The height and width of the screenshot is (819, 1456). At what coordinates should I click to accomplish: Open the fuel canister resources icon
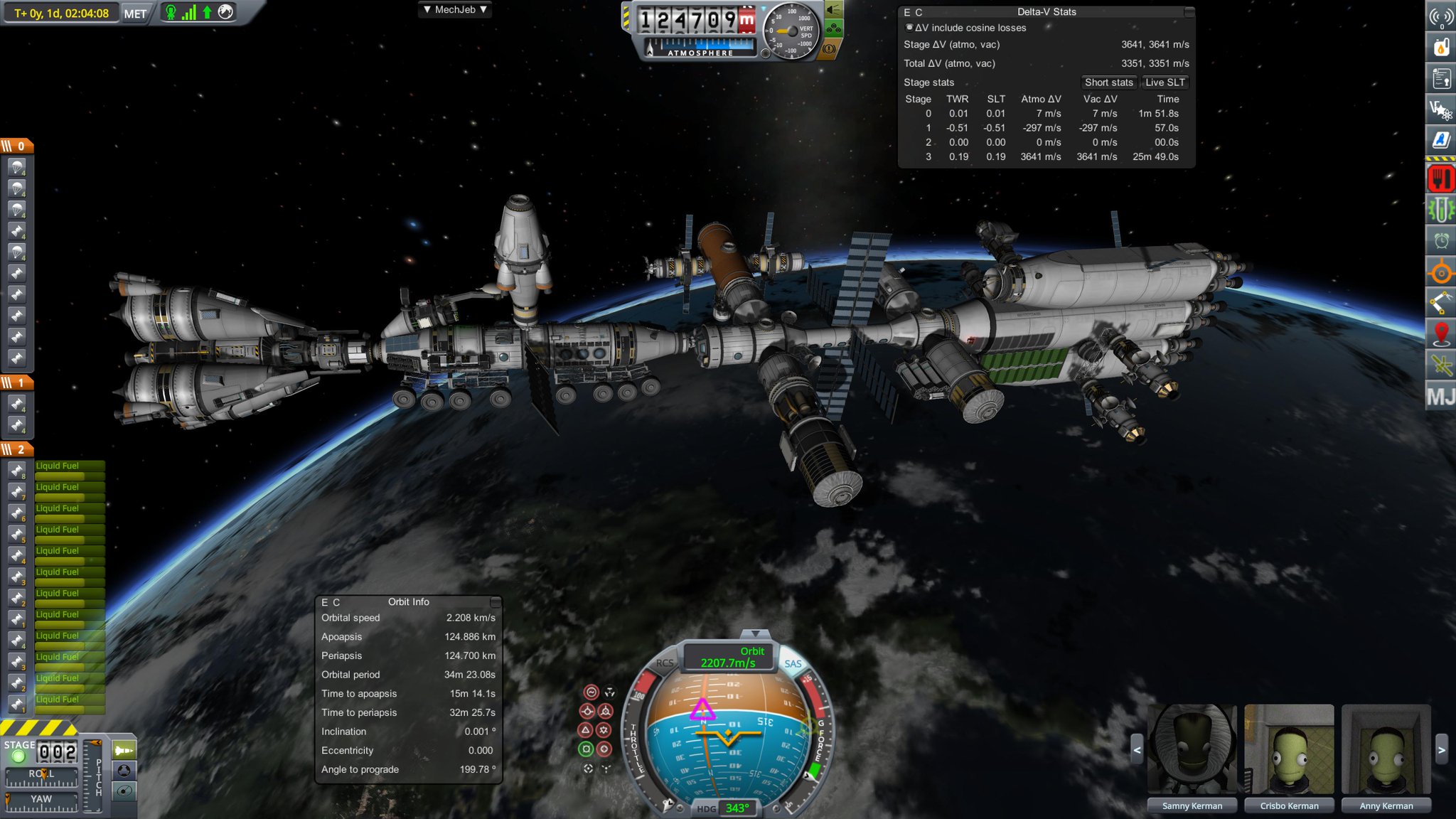(1442, 45)
